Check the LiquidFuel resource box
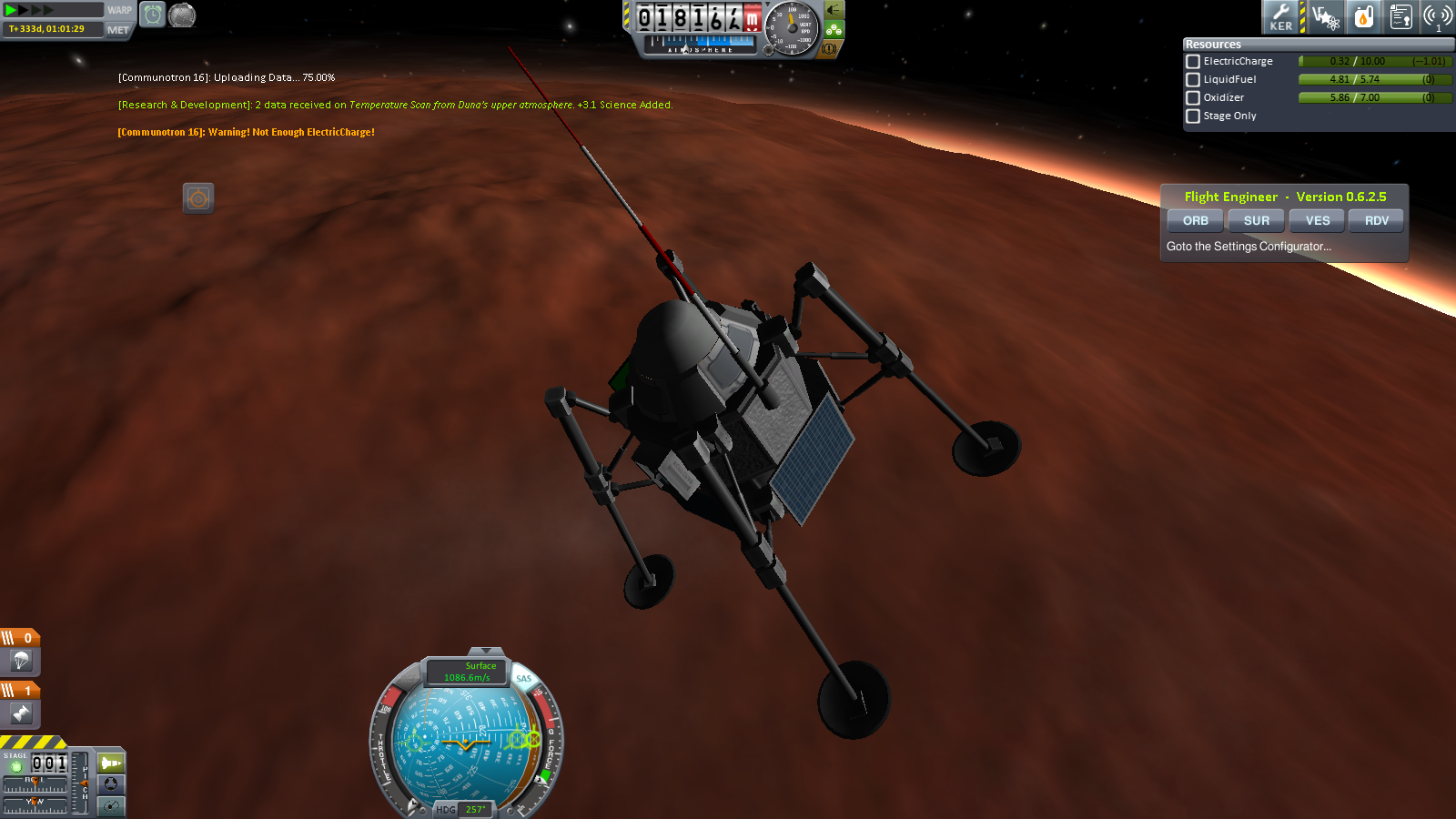Viewport: 1456px width, 819px height. coord(1193,80)
